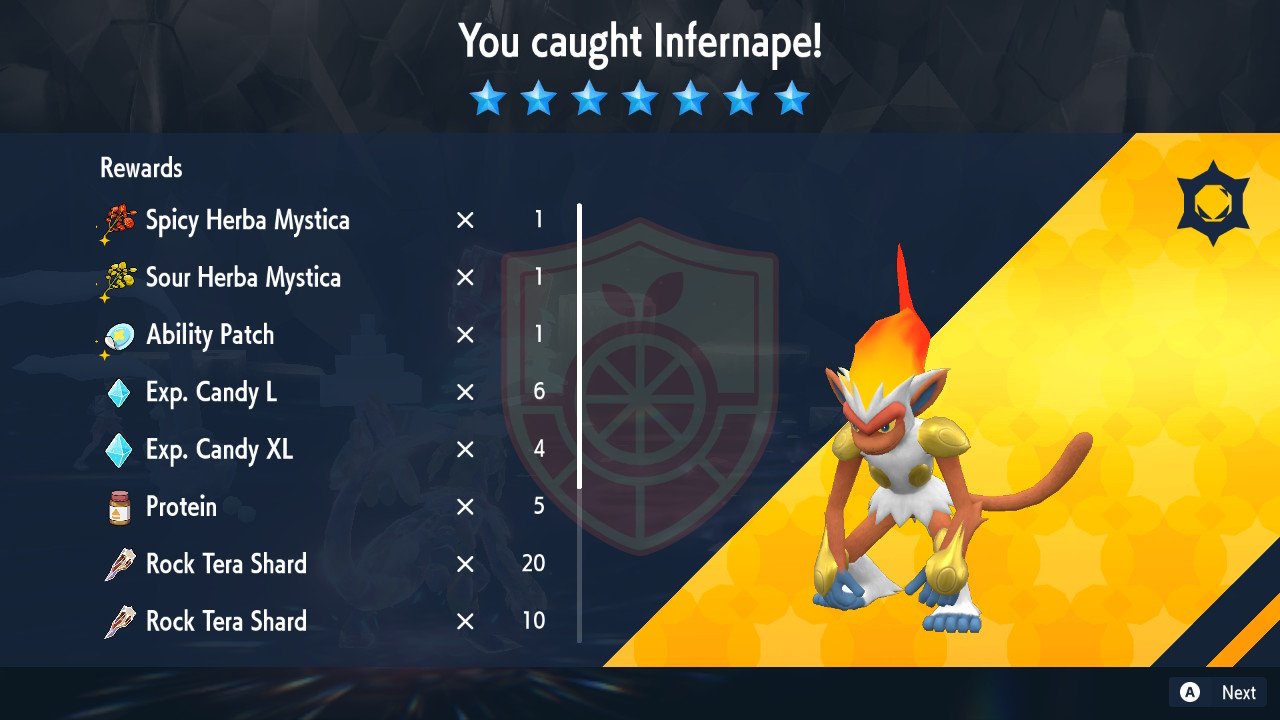Screen dimensions: 1280x720
Task: Select the seventh star in the rating row
Action: (791, 97)
